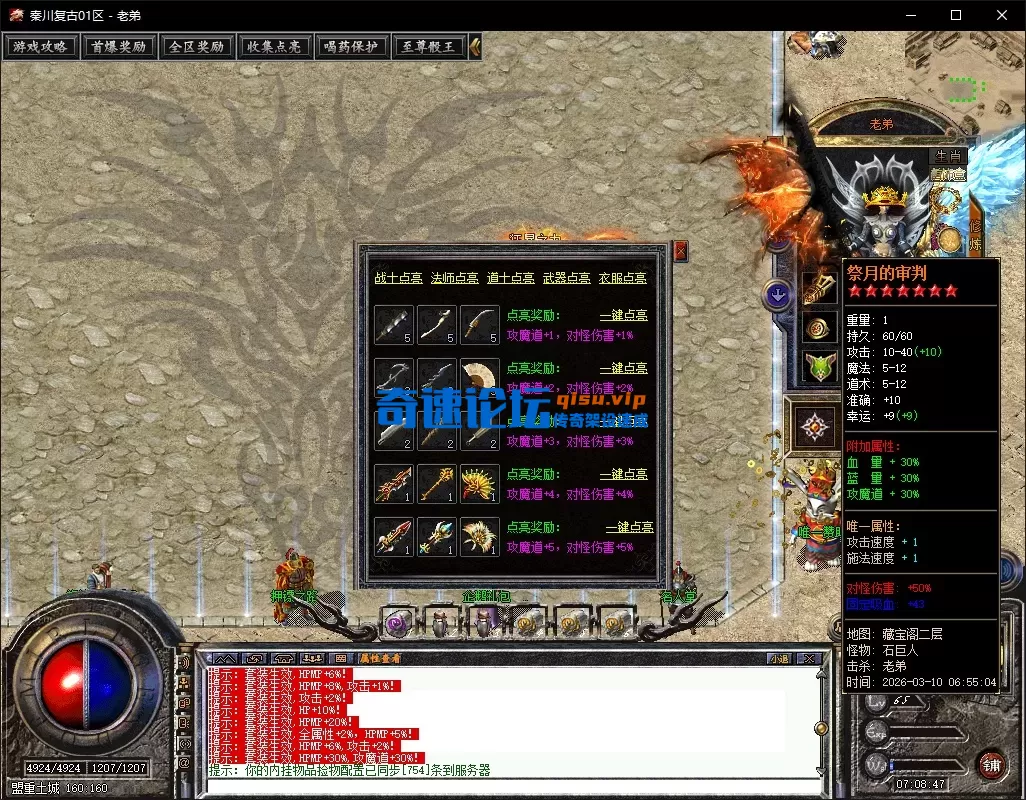Close the weapon collection panel
The height and width of the screenshot is (800, 1026).
point(681,251)
